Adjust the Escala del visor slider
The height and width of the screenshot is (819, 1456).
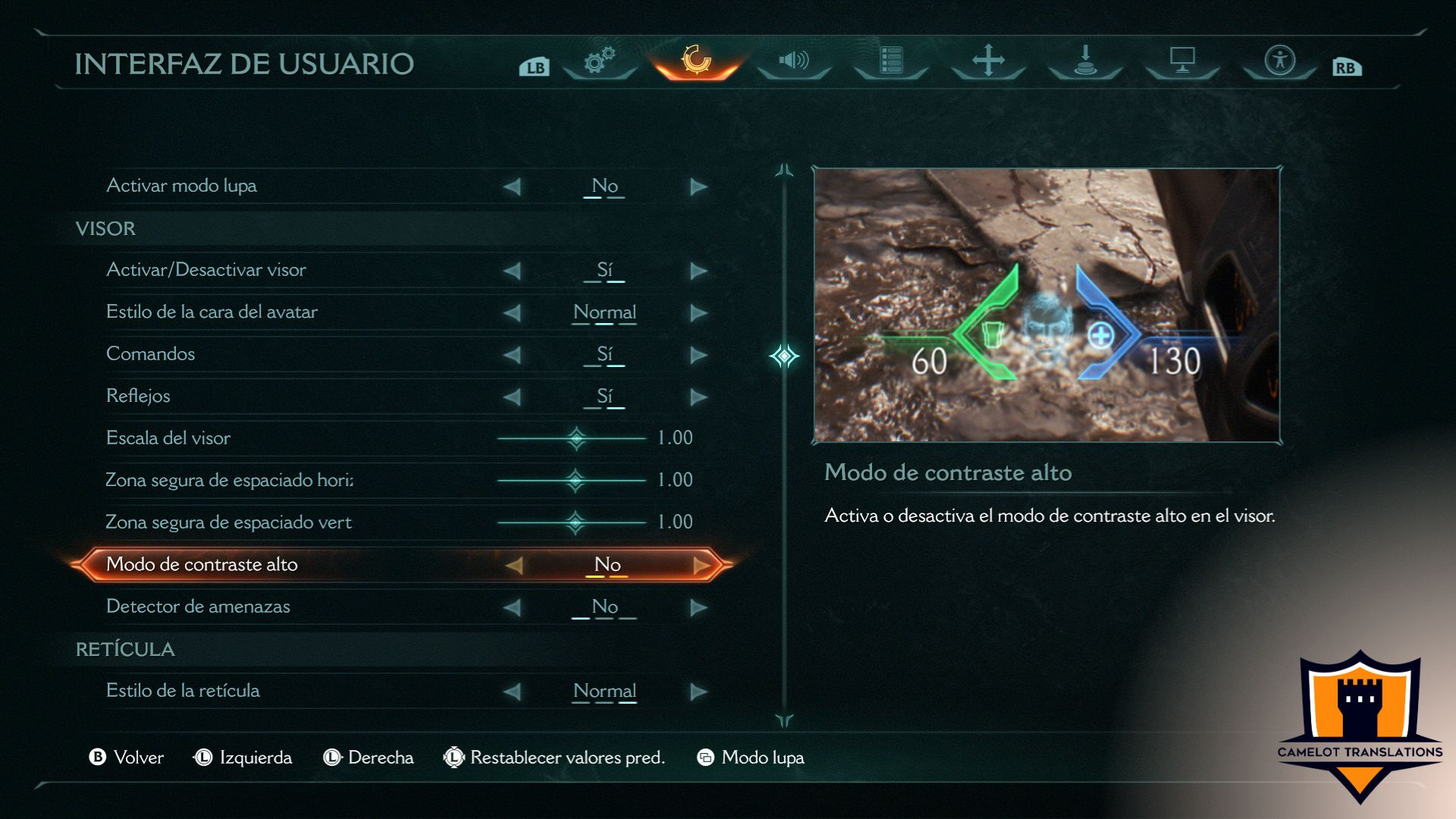576,438
